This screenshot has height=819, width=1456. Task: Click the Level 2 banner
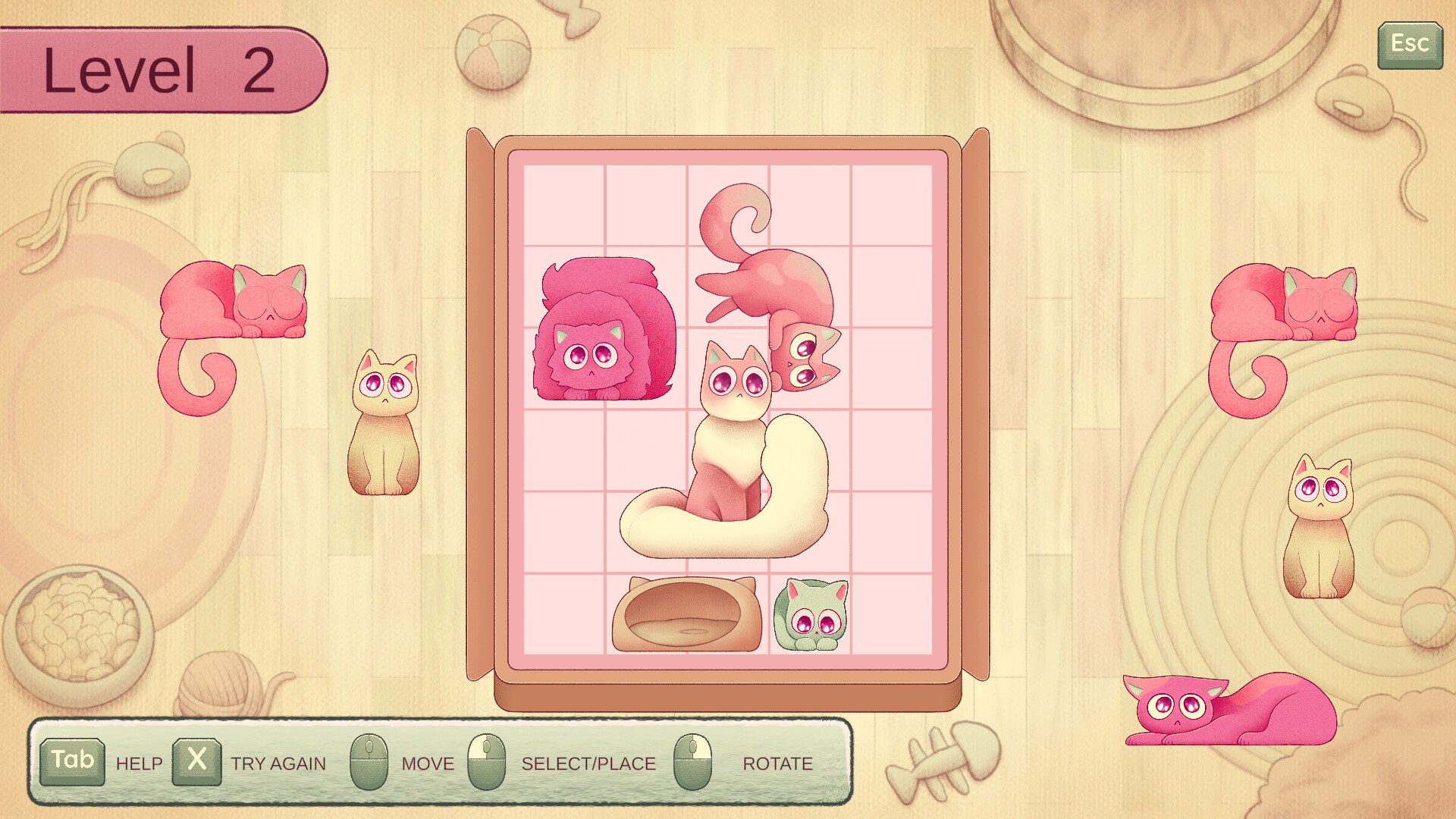pos(159,68)
